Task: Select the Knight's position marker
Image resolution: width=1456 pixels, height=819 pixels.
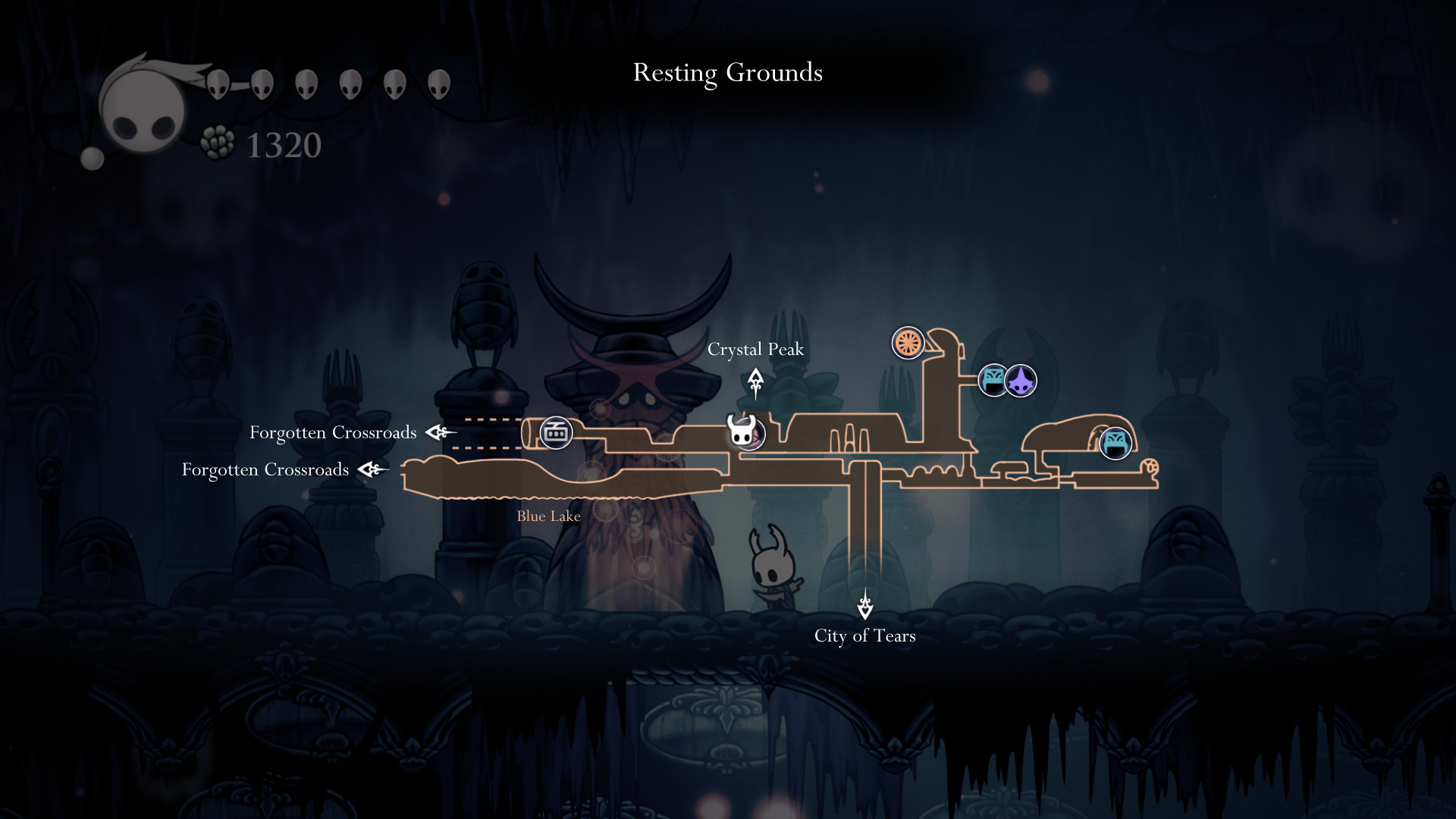Action: (742, 431)
